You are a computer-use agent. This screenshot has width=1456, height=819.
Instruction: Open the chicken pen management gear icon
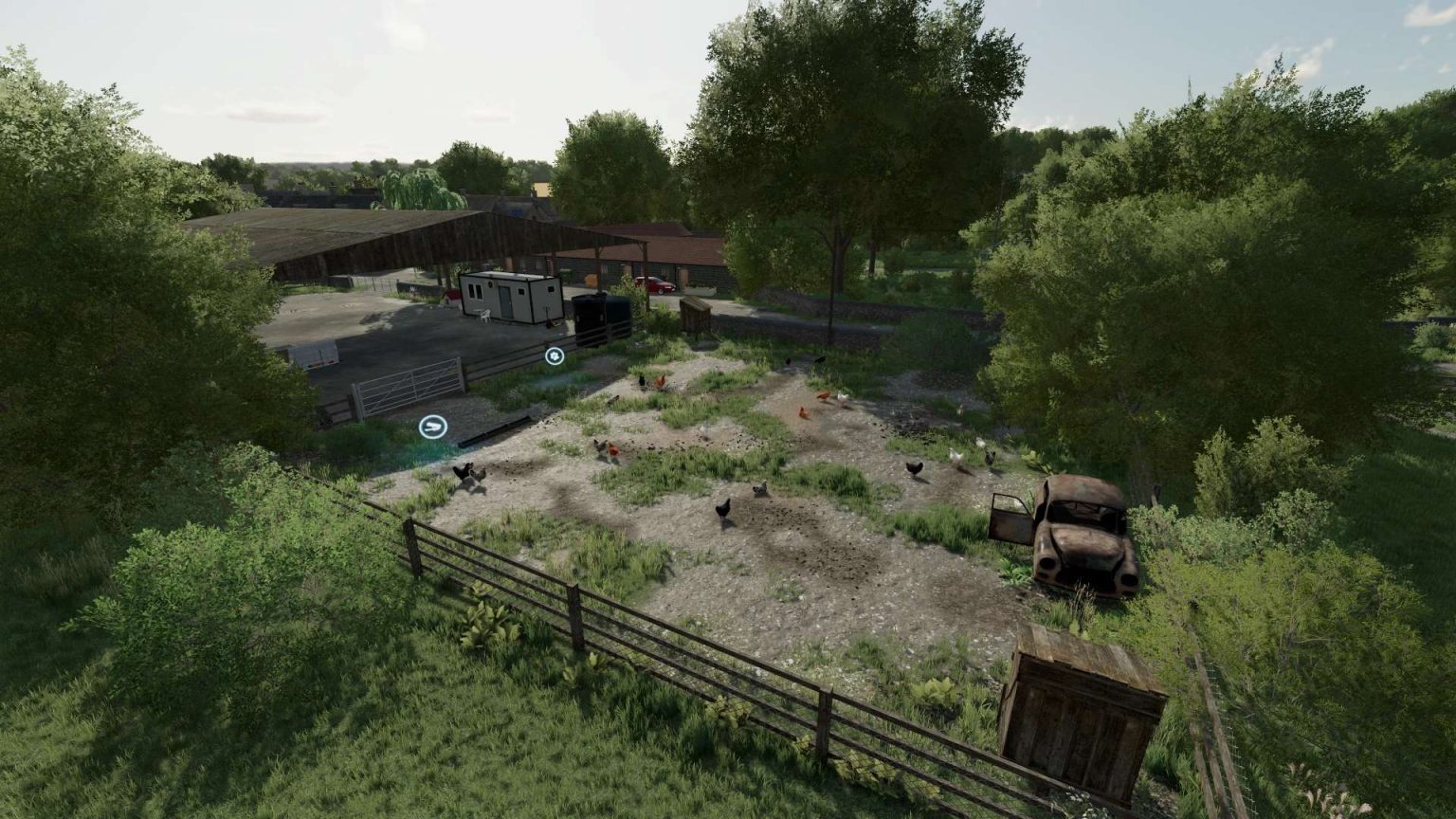click(554, 355)
